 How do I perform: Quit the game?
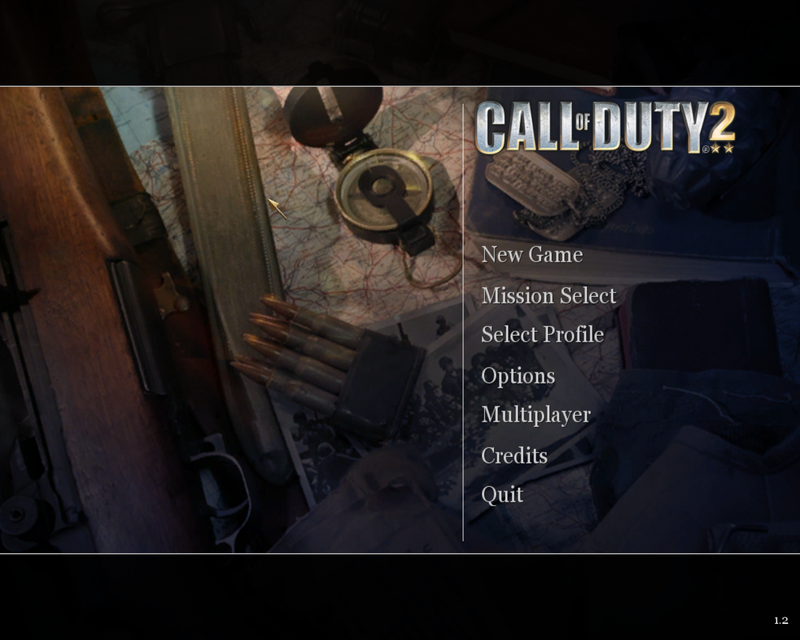tap(502, 495)
